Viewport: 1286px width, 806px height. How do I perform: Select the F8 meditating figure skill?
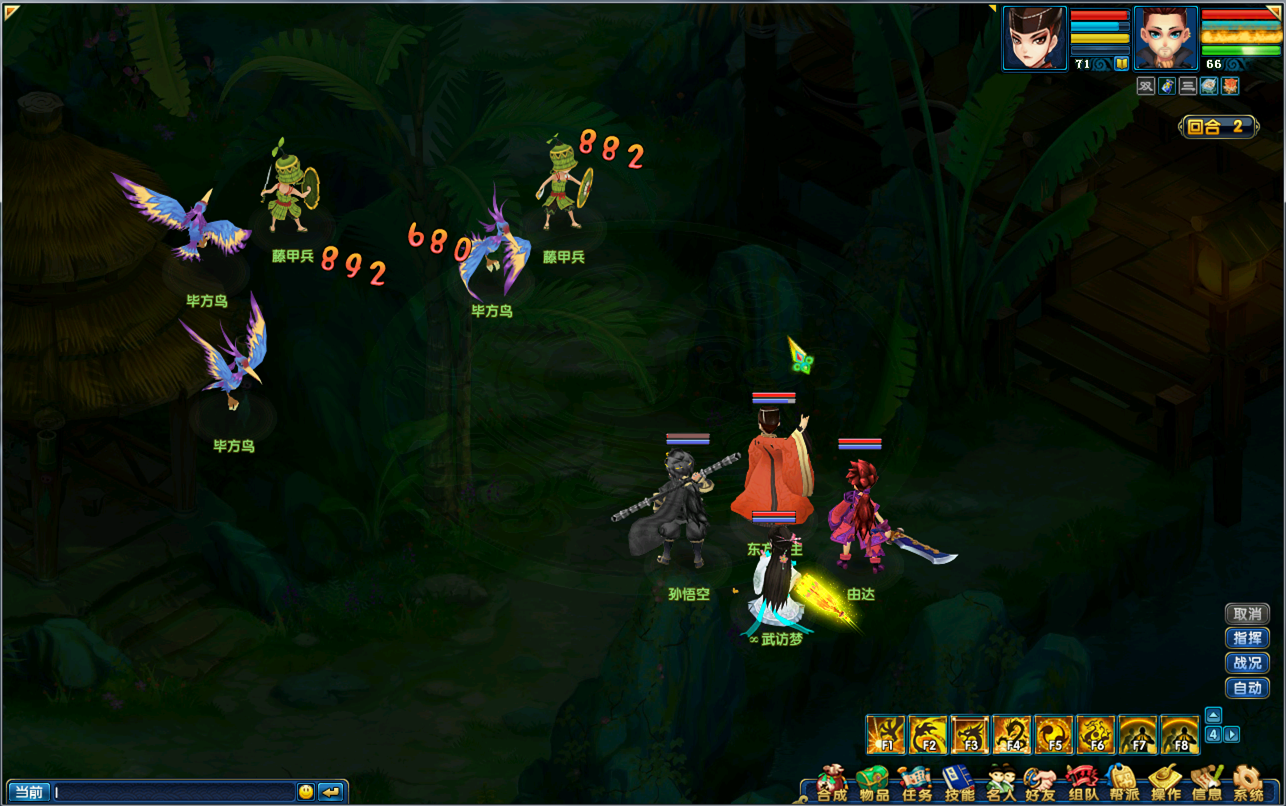click(x=1180, y=735)
